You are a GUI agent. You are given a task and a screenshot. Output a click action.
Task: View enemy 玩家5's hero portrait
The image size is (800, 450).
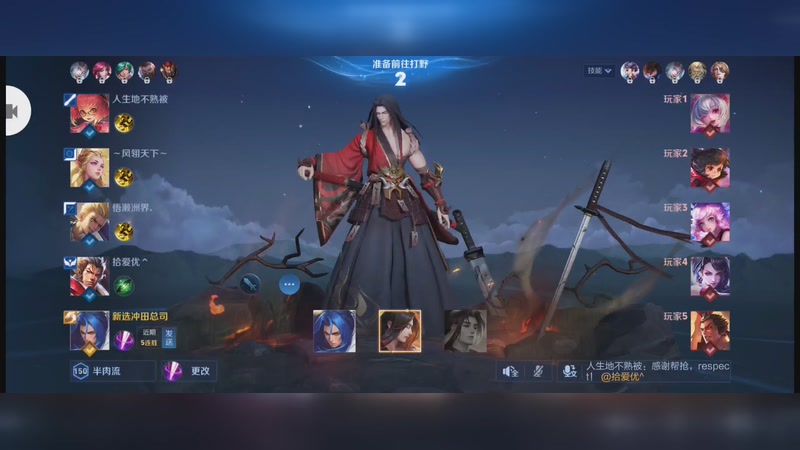tap(710, 331)
